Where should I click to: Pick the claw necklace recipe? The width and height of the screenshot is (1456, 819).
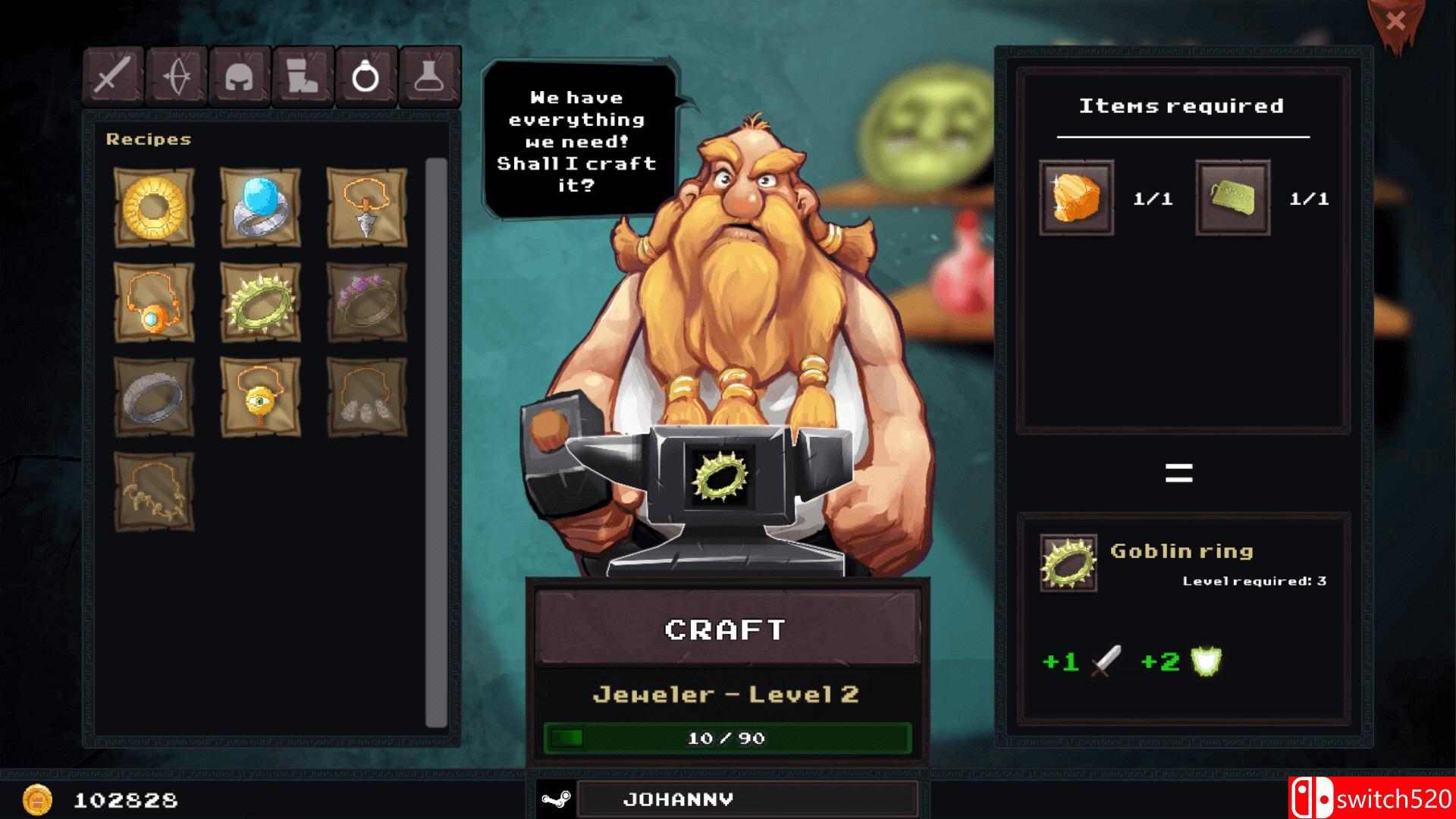tap(154, 491)
